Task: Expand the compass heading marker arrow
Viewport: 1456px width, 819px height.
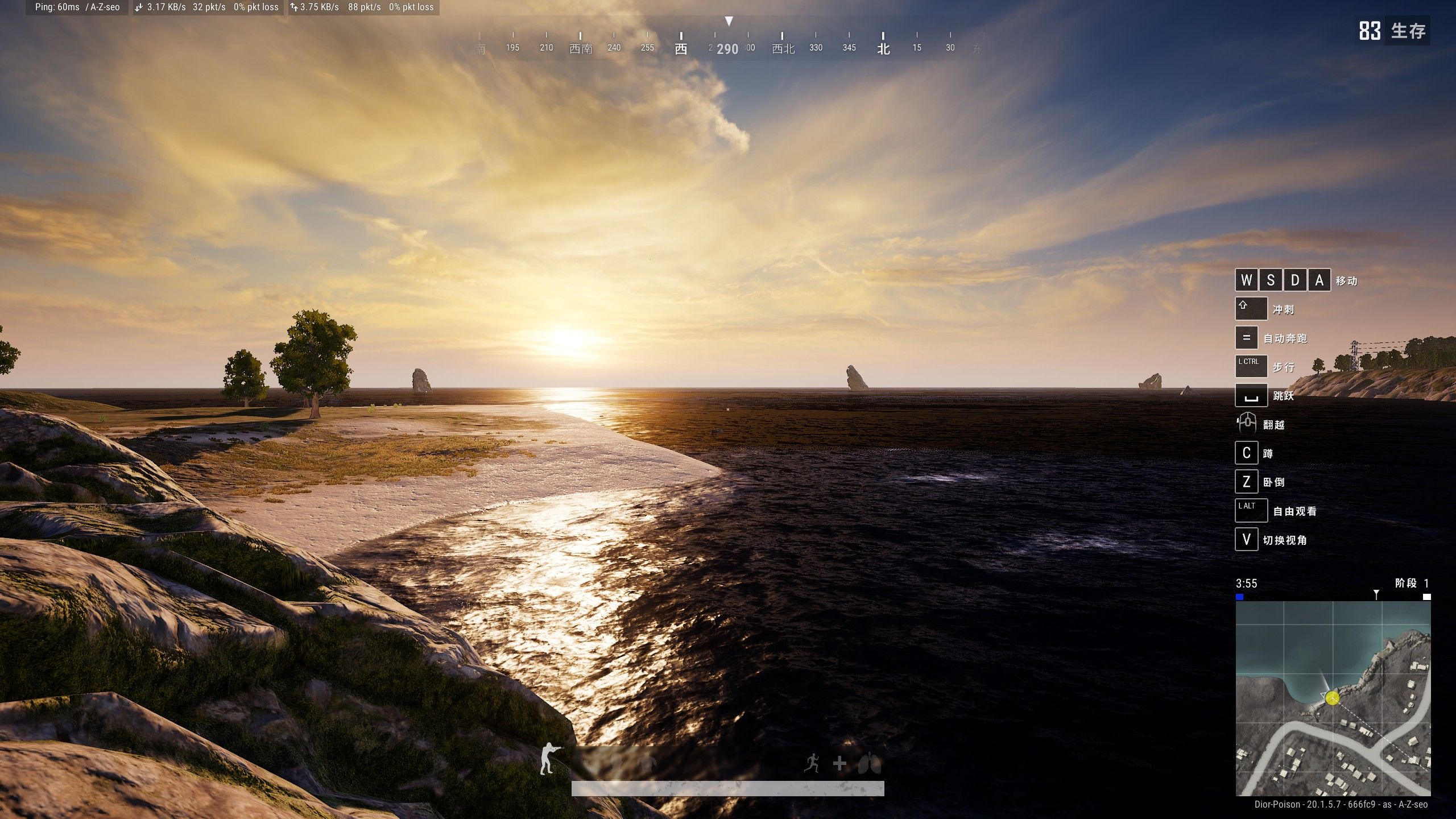Action: (730, 21)
